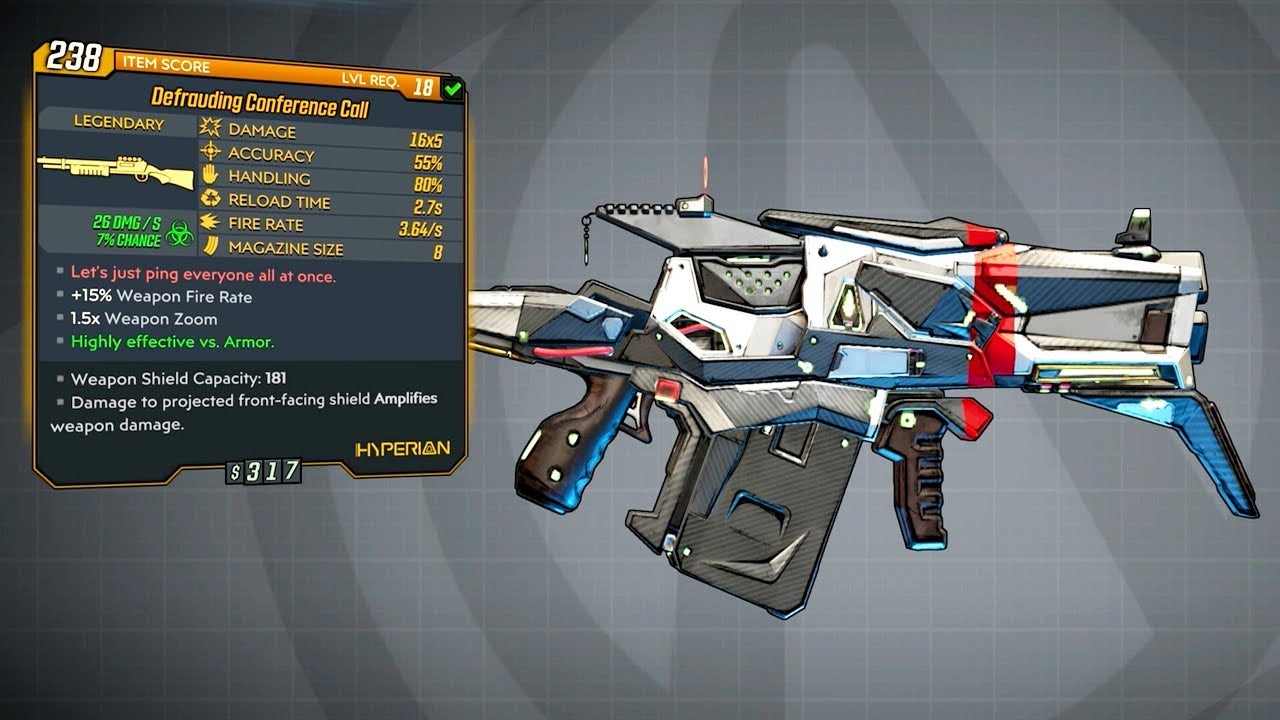Toggle the green level requirement checkmark
This screenshot has width=1280, height=720.
[455, 88]
